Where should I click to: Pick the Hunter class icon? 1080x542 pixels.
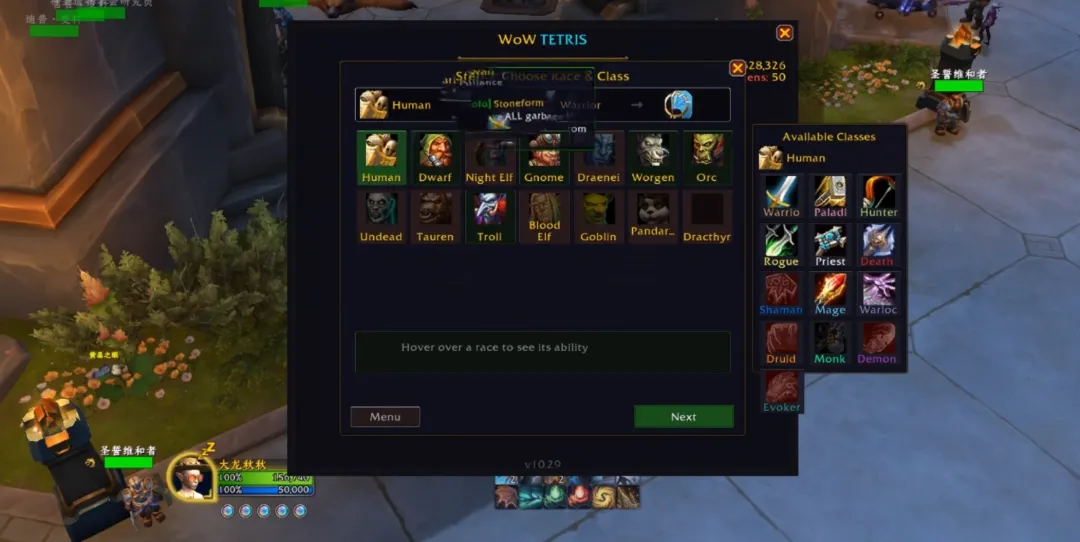point(878,196)
